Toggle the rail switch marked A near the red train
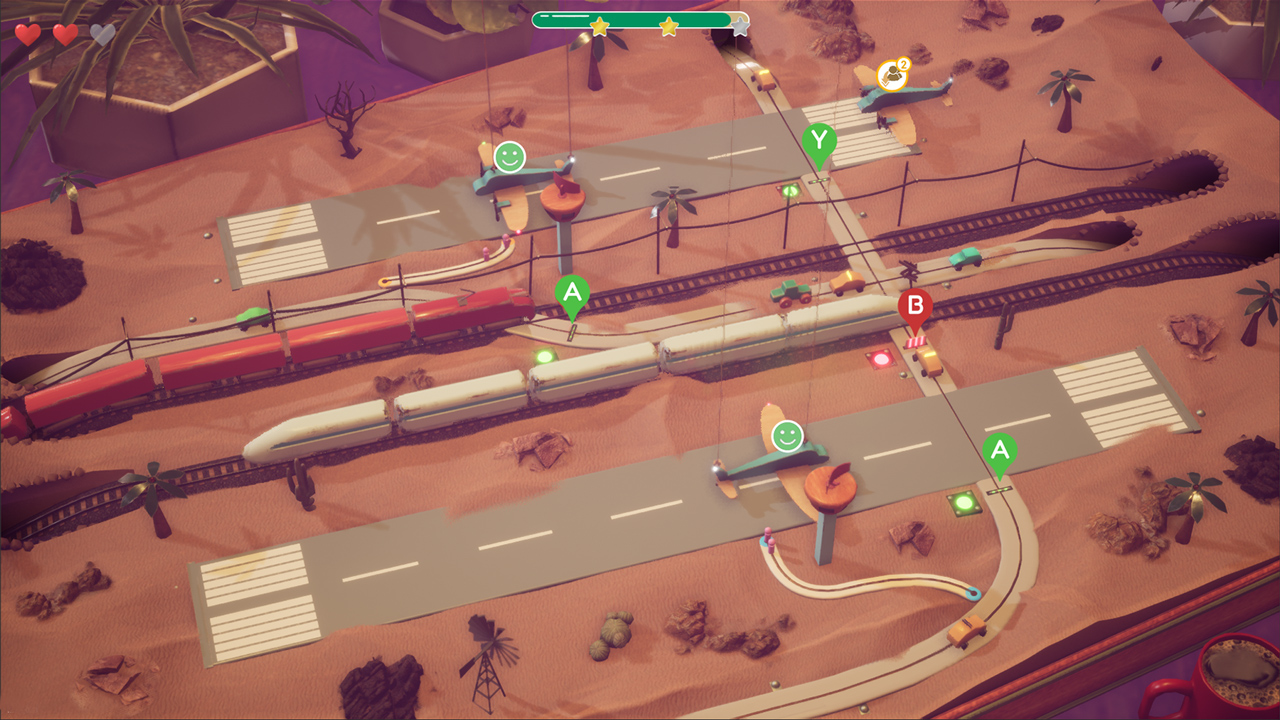 [x=572, y=293]
